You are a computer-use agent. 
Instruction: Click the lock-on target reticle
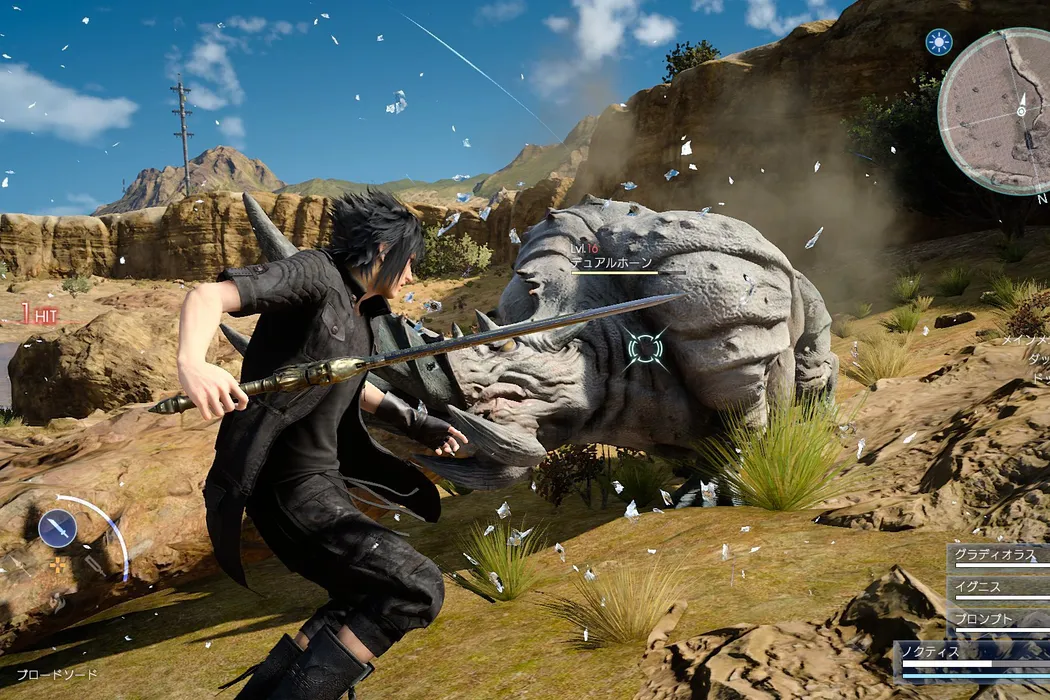coord(645,348)
